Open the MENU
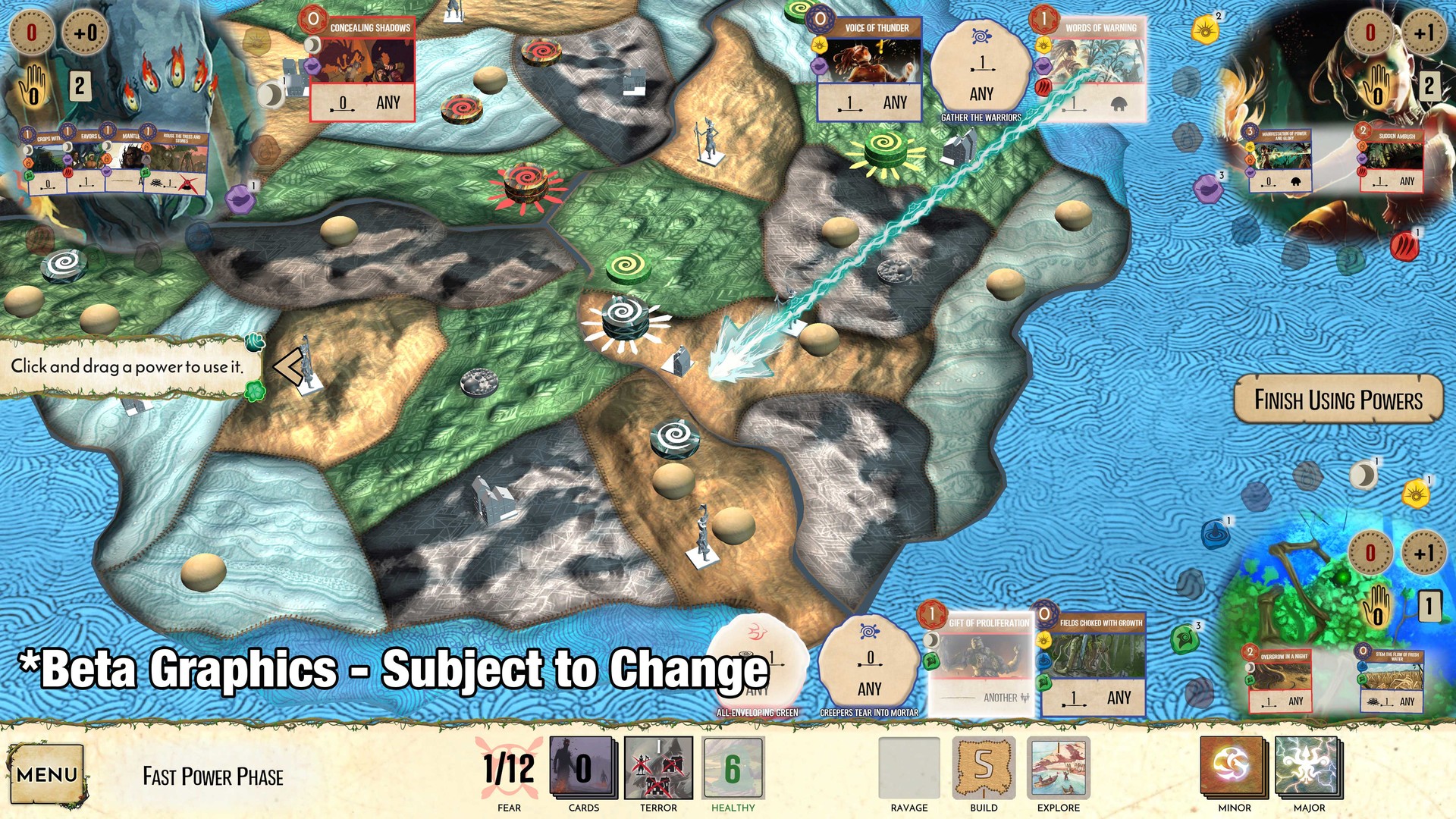The height and width of the screenshot is (819, 1456). (x=47, y=773)
